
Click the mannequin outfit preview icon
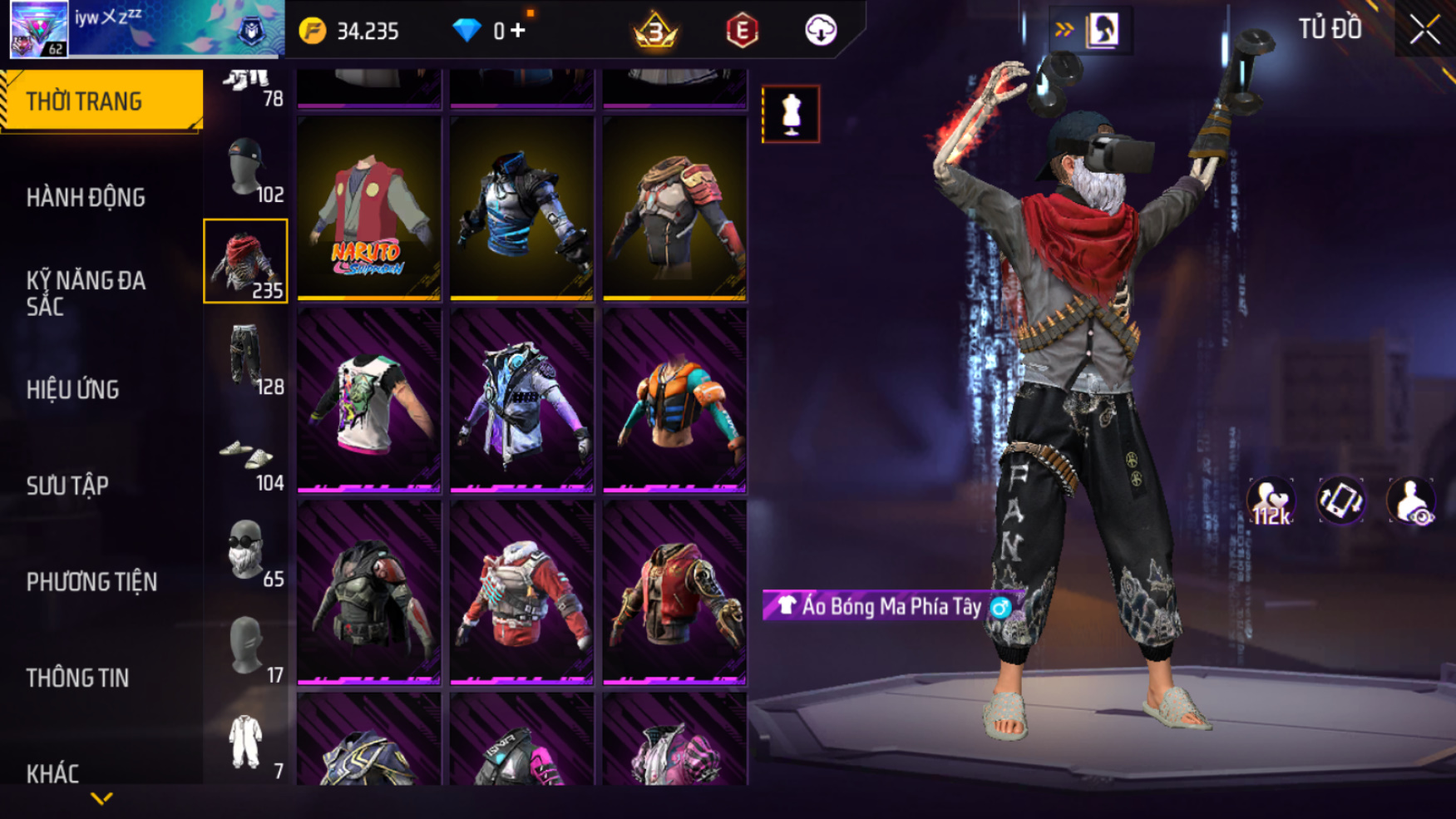791,114
